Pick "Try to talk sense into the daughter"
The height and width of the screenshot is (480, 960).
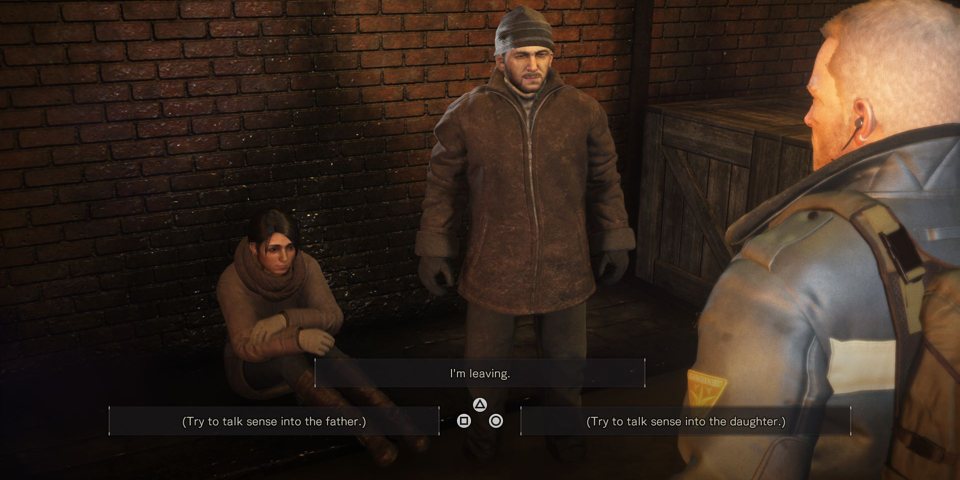[686, 421]
